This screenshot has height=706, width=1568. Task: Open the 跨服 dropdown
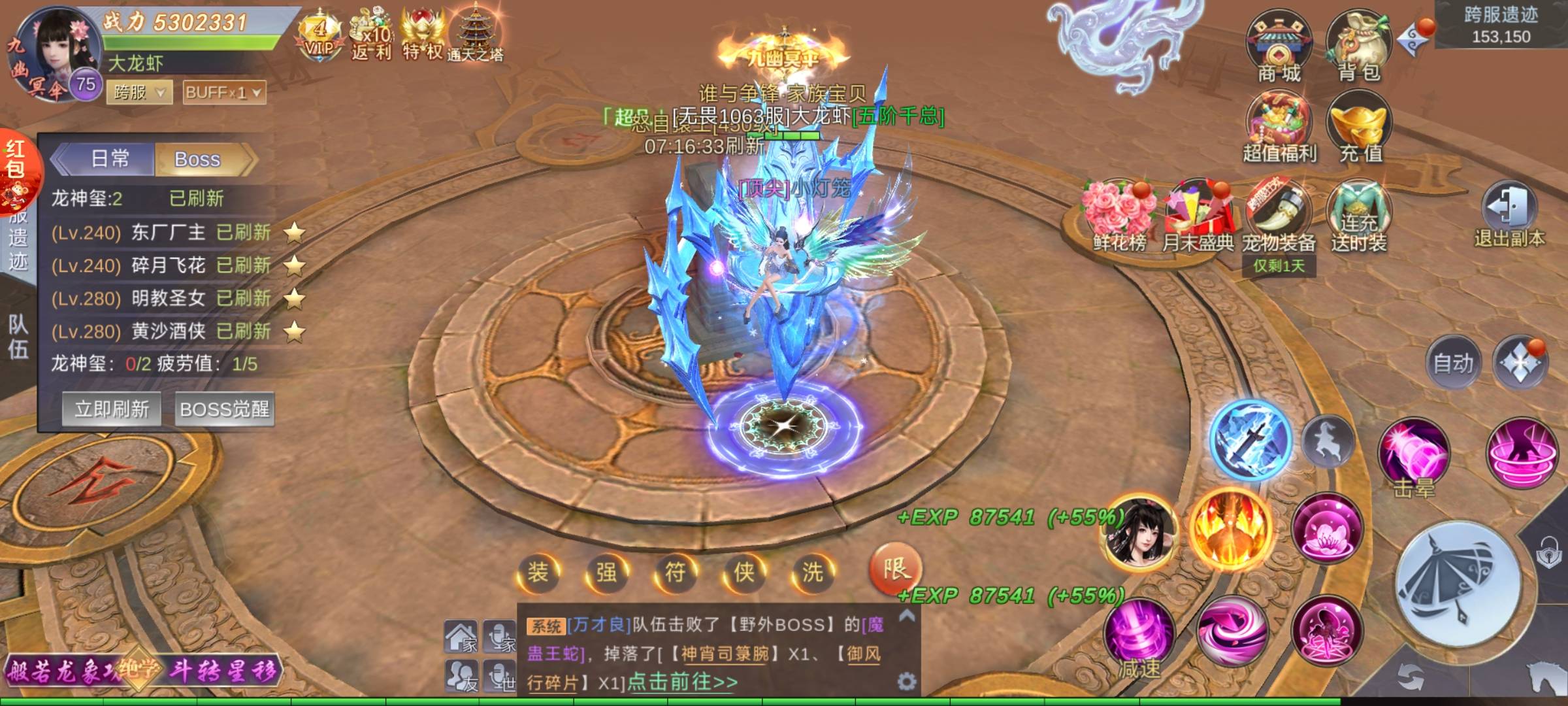(140, 93)
